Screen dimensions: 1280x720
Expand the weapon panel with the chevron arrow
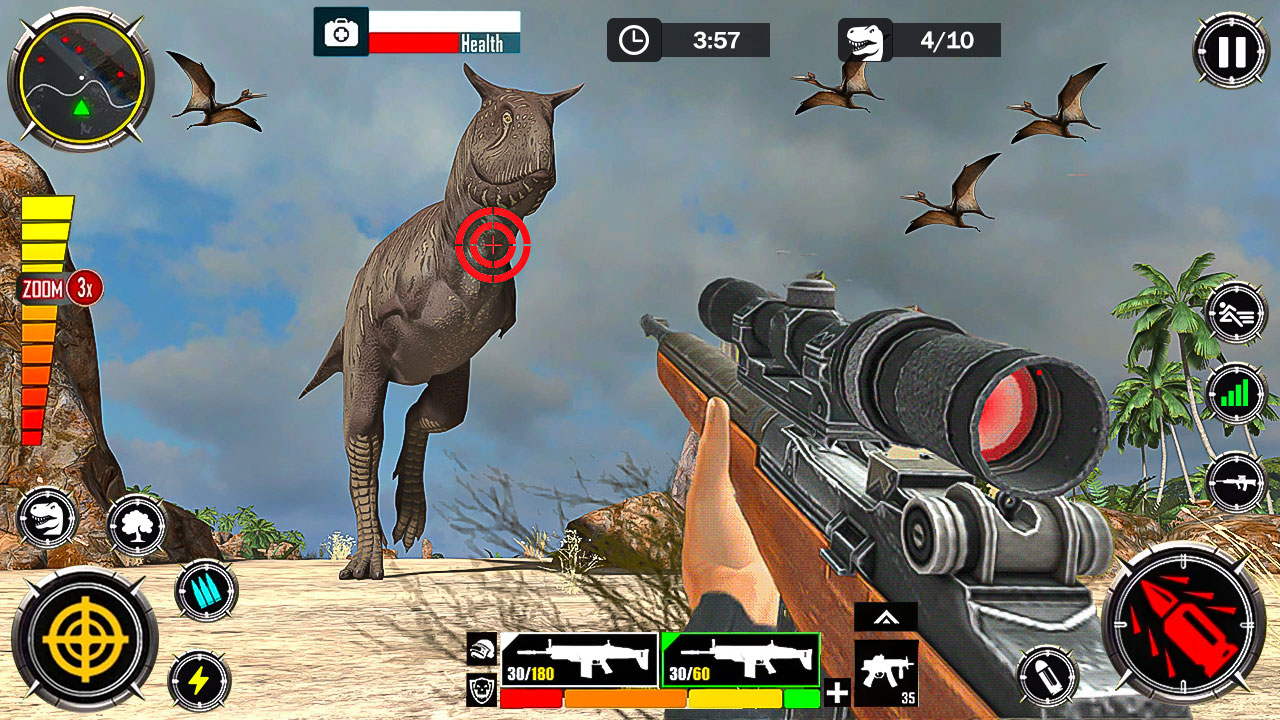pos(886,617)
